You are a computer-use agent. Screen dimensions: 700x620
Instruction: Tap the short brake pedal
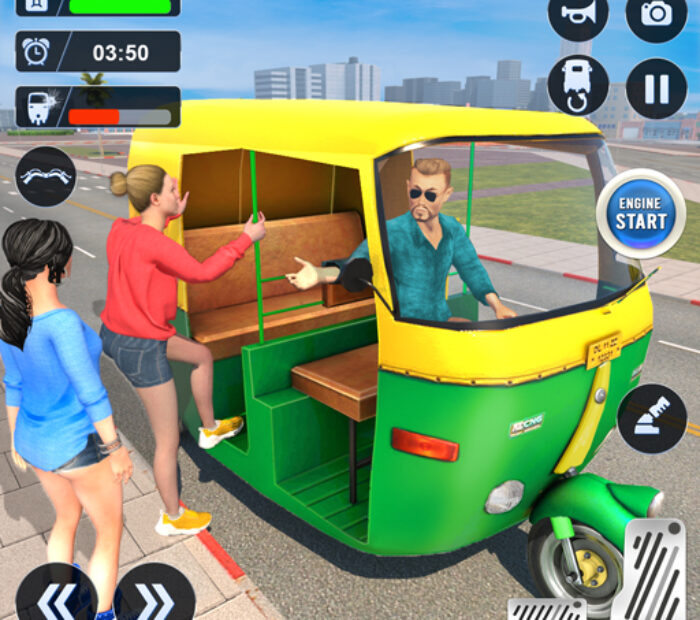pos(546,608)
